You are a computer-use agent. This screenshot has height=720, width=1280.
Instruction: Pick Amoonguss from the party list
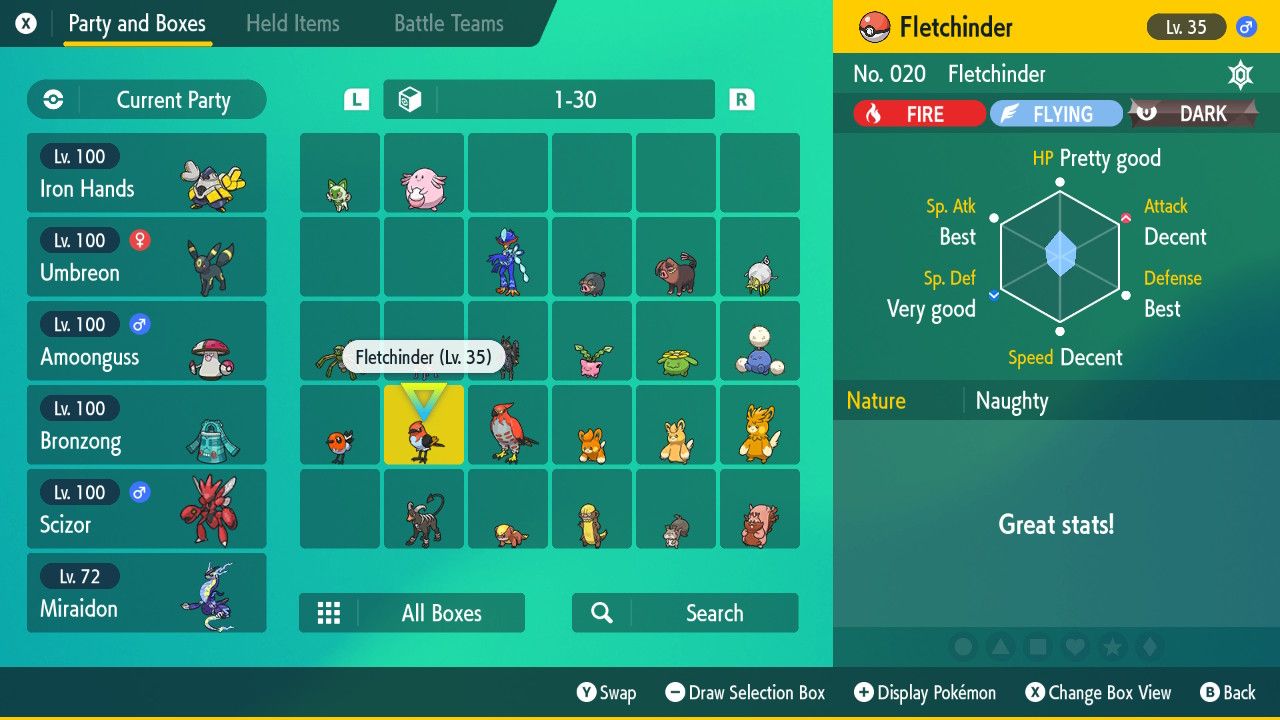(x=146, y=341)
